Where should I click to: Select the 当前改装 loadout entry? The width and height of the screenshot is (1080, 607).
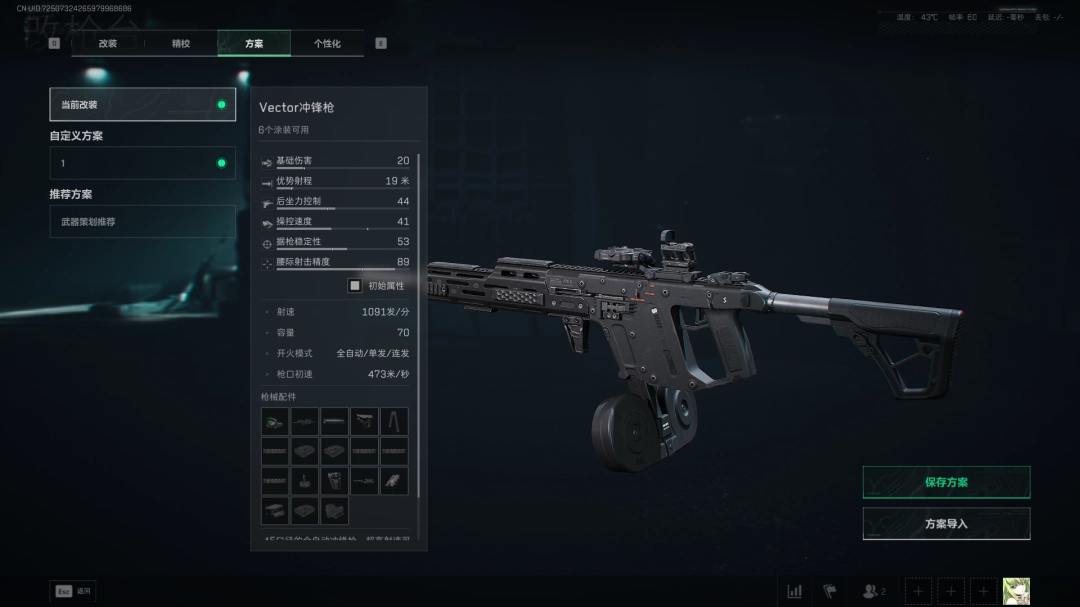pyautogui.click(x=142, y=104)
